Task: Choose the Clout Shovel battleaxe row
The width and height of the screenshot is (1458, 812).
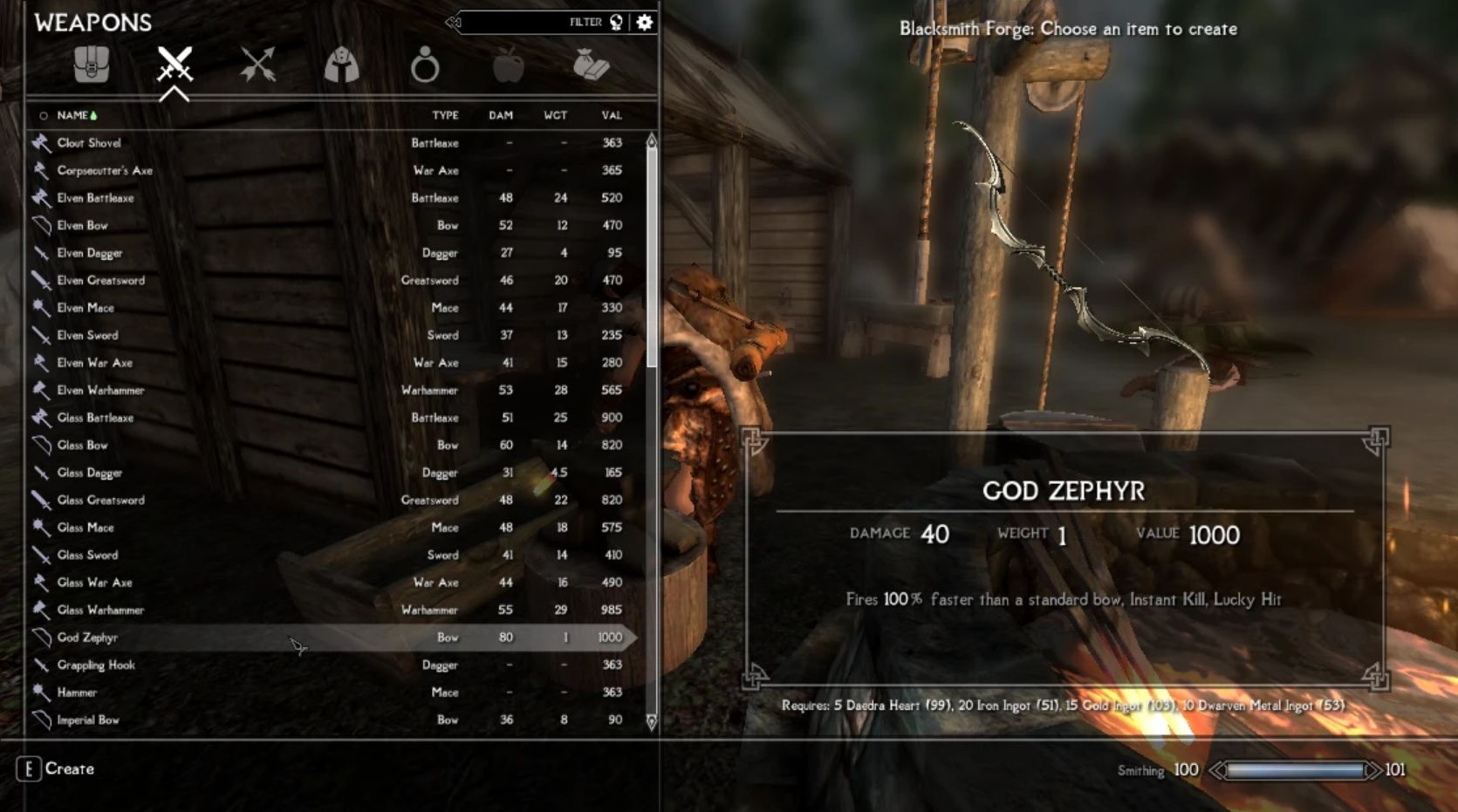Action: (x=89, y=143)
